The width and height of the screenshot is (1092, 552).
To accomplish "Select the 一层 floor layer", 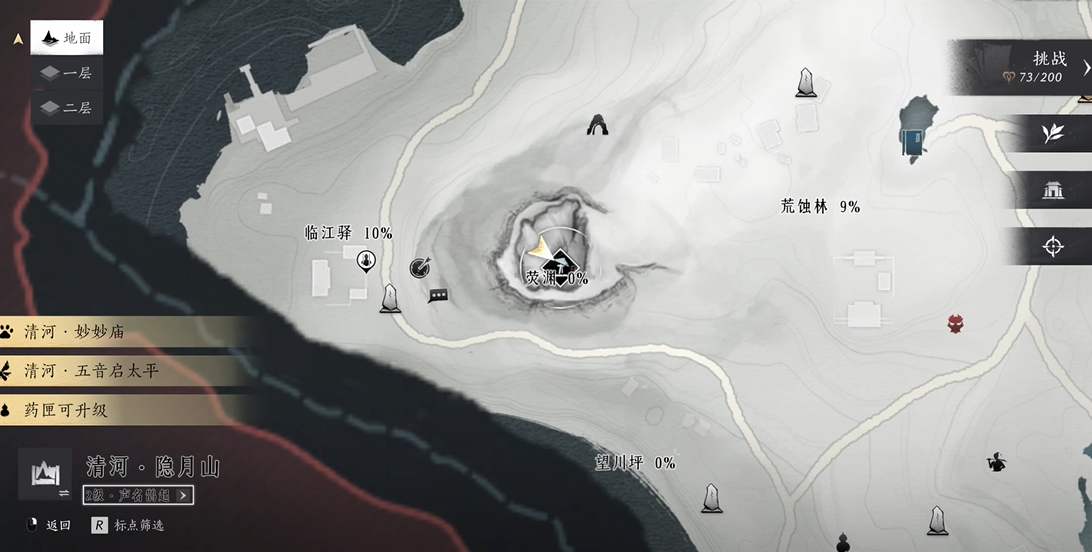I will [x=67, y=73].
